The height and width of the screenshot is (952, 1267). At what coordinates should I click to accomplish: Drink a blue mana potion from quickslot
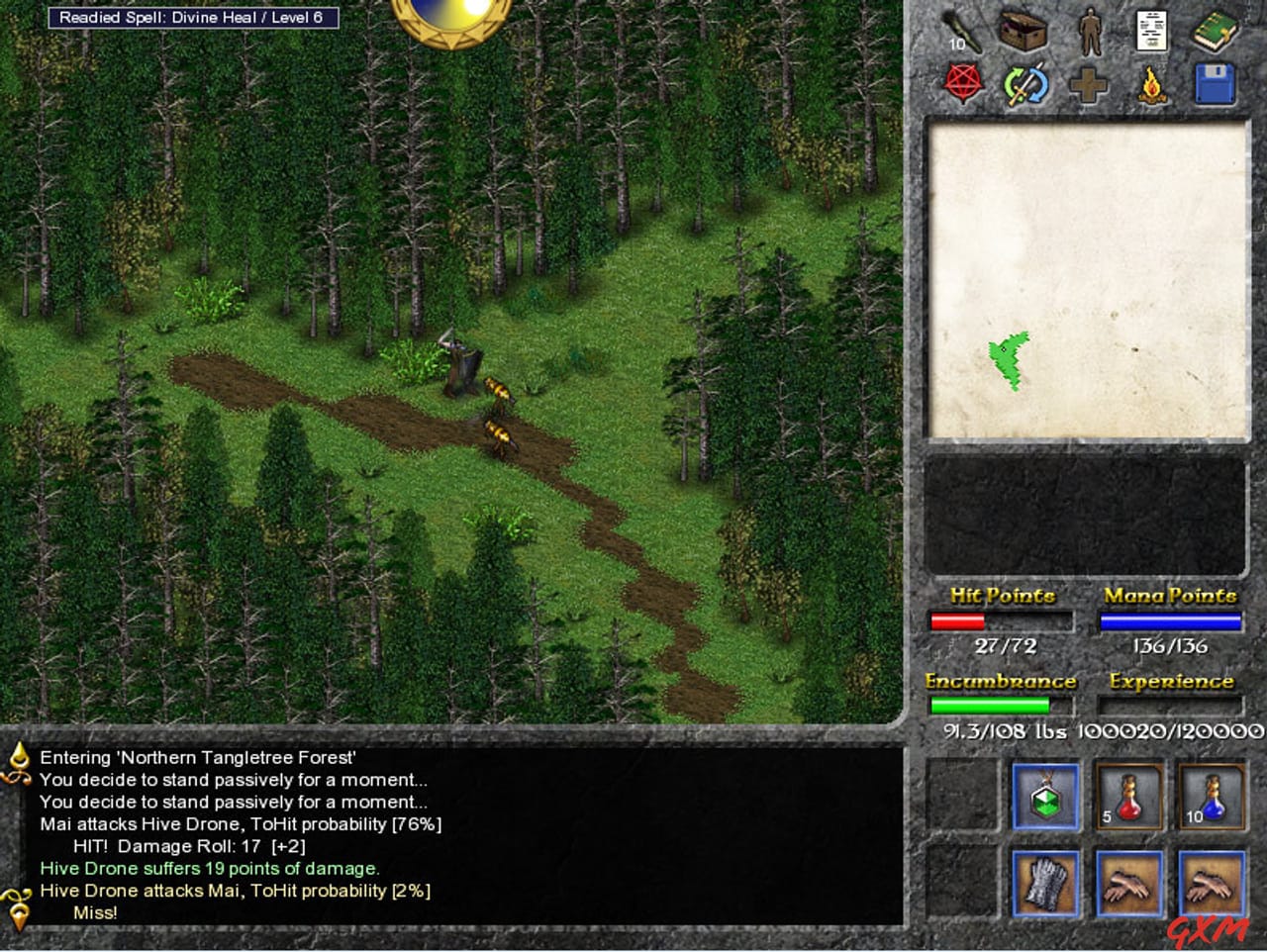tap(1213, 797)
